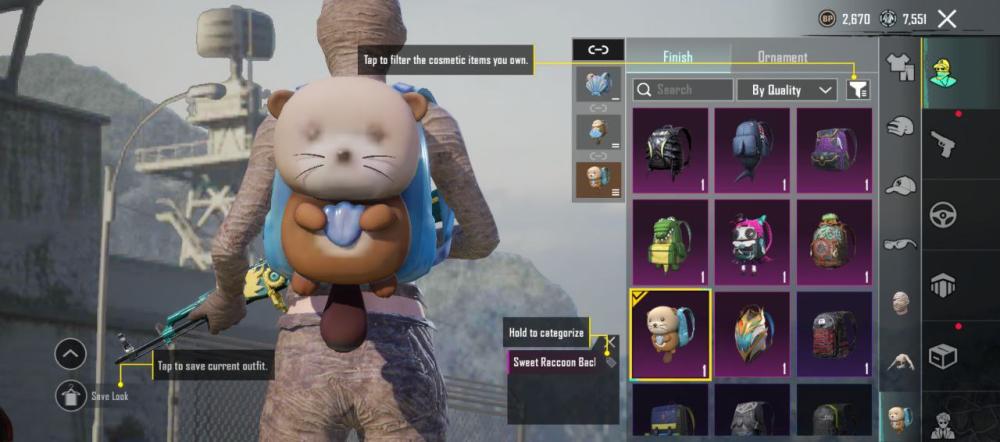Select the green crocodile backpack
This screenshot has height=442, width=1000.
[669, 242]
